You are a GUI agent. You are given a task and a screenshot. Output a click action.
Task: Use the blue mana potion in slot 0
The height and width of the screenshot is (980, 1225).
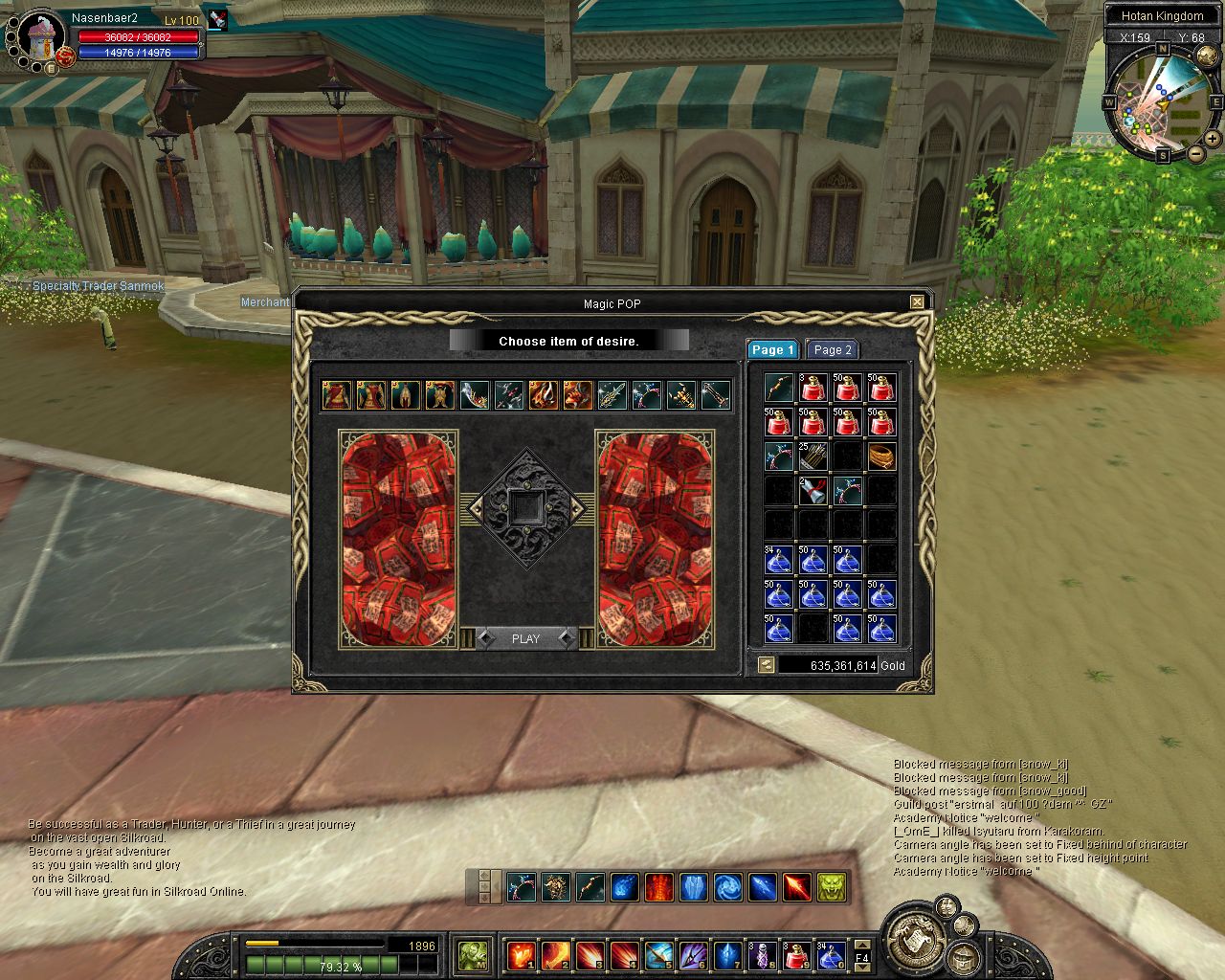click(x=830, y=954)
